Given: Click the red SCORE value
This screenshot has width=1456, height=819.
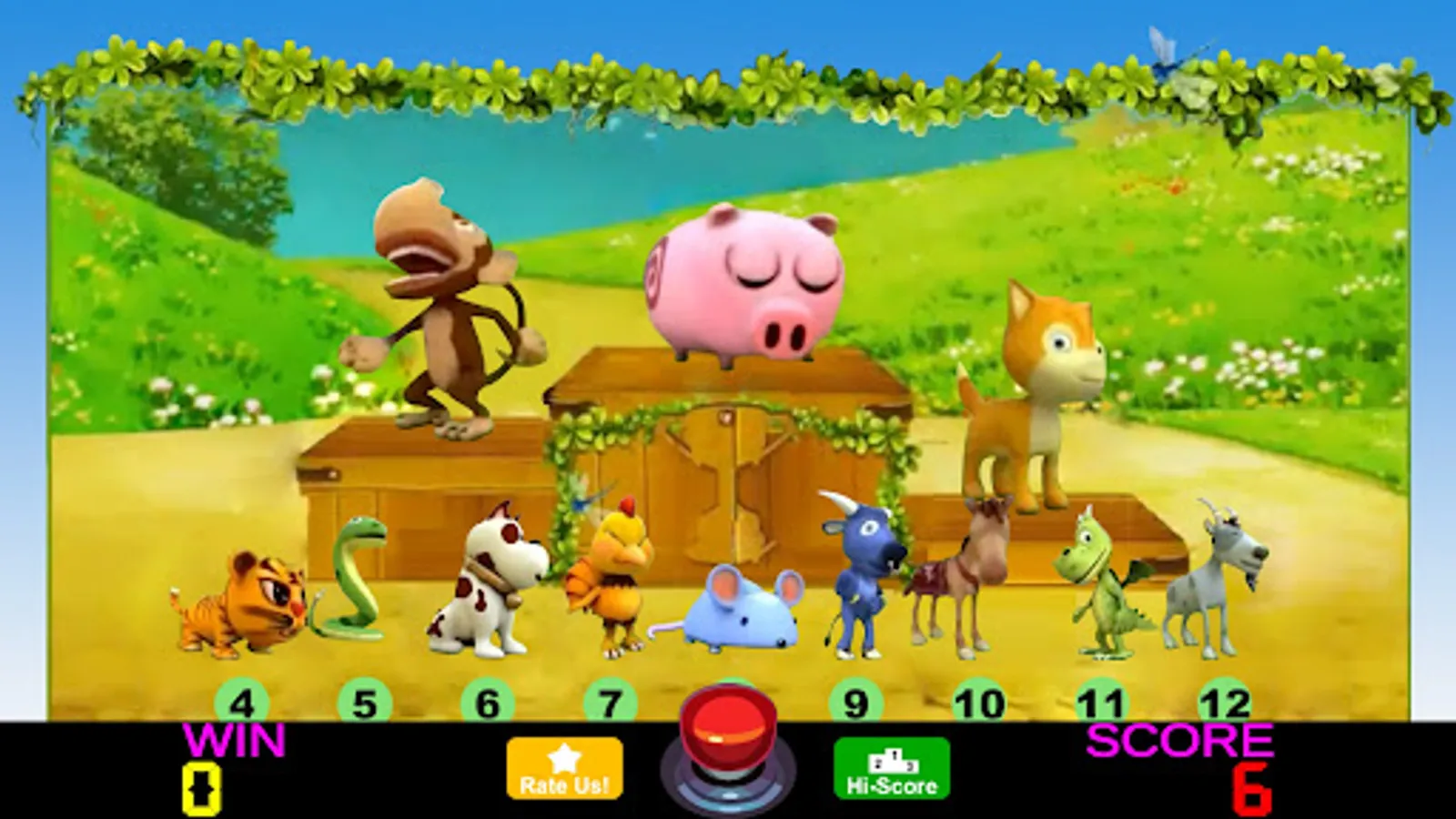Looking at the screenshot, I should [1251, 788].
